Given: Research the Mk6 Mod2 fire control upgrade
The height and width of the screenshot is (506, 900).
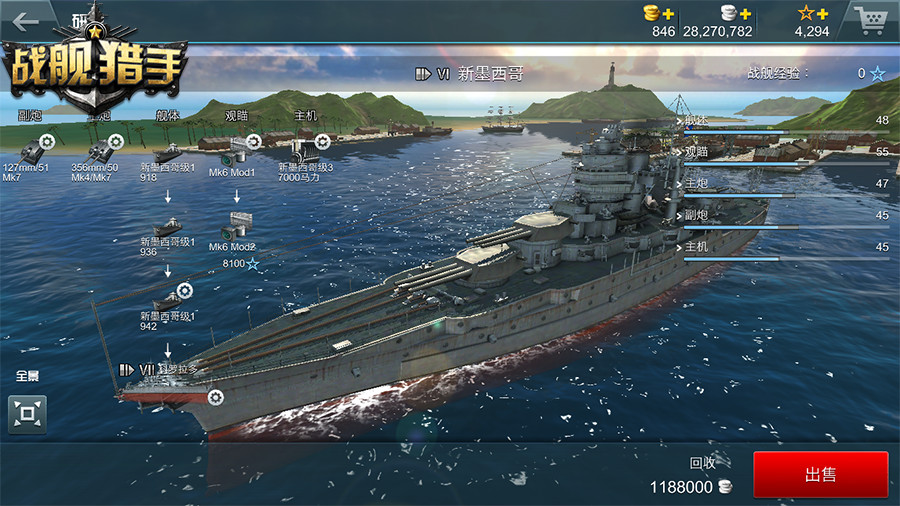Looking at the screenshot, I should tap(236, 227).
